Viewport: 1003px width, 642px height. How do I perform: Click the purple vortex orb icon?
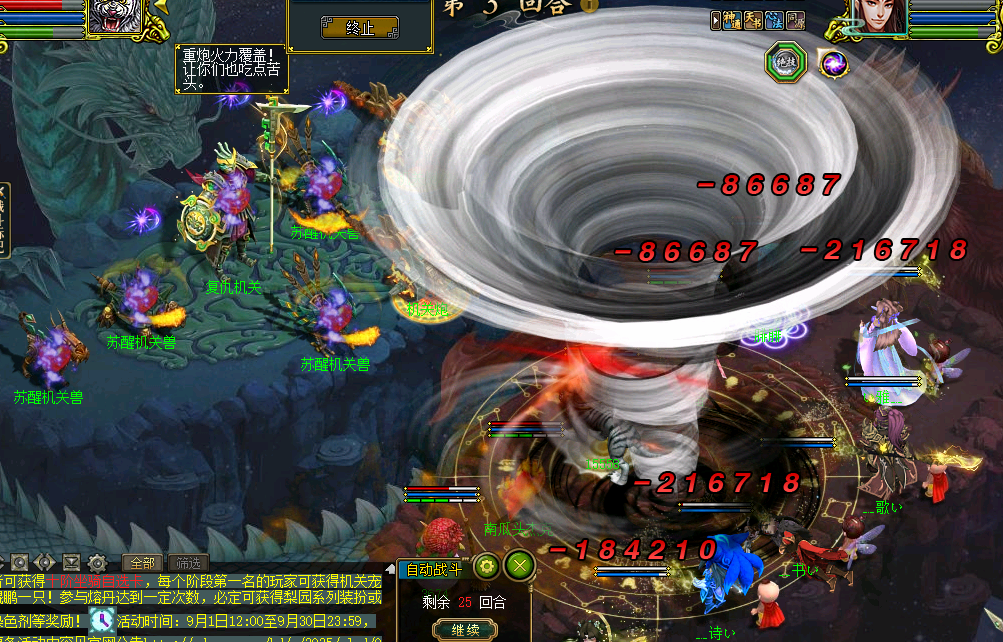click(832, 64)
